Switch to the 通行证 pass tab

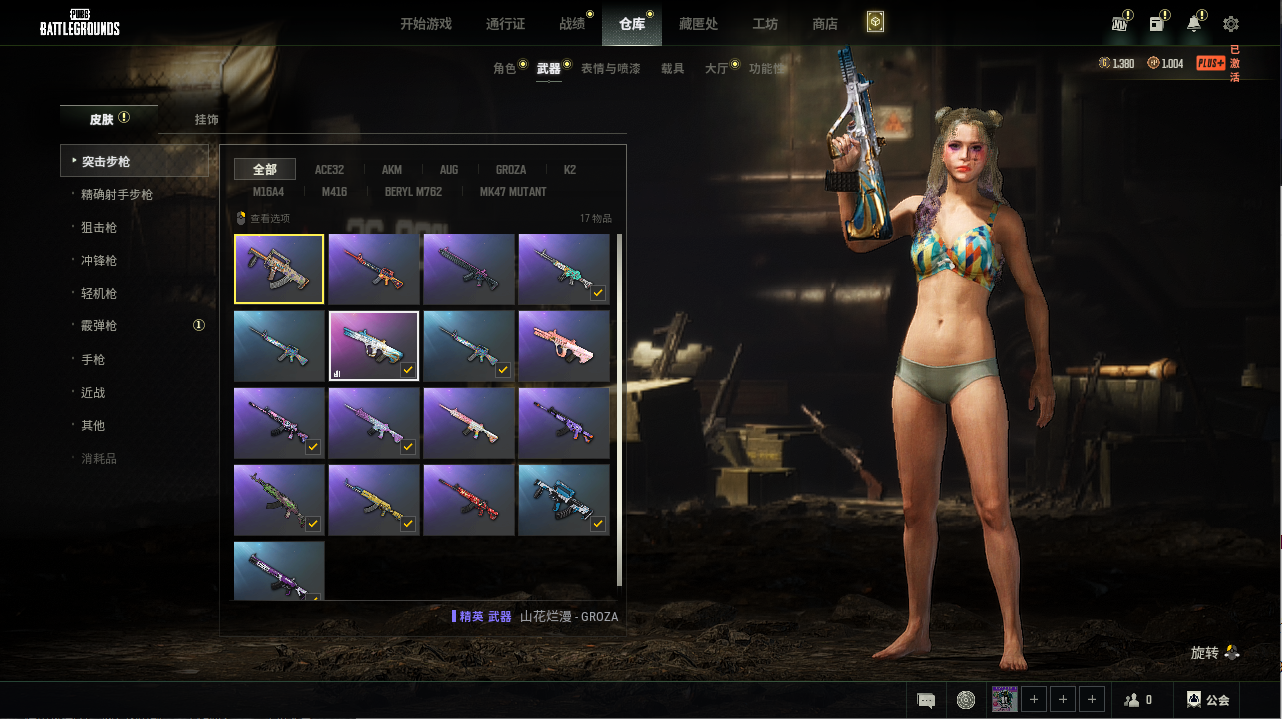505,24
